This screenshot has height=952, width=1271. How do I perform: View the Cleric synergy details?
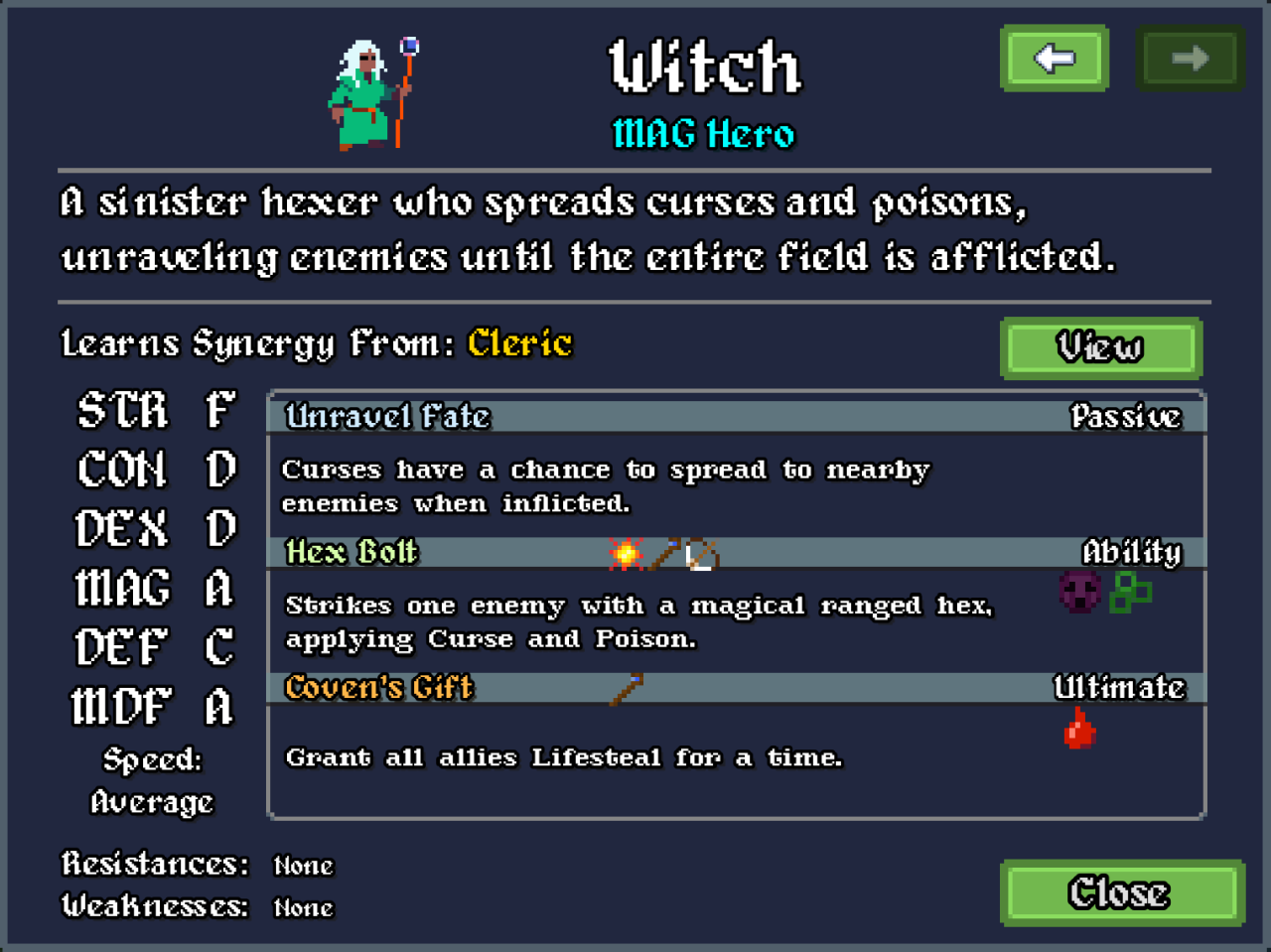coord(1100,347)
